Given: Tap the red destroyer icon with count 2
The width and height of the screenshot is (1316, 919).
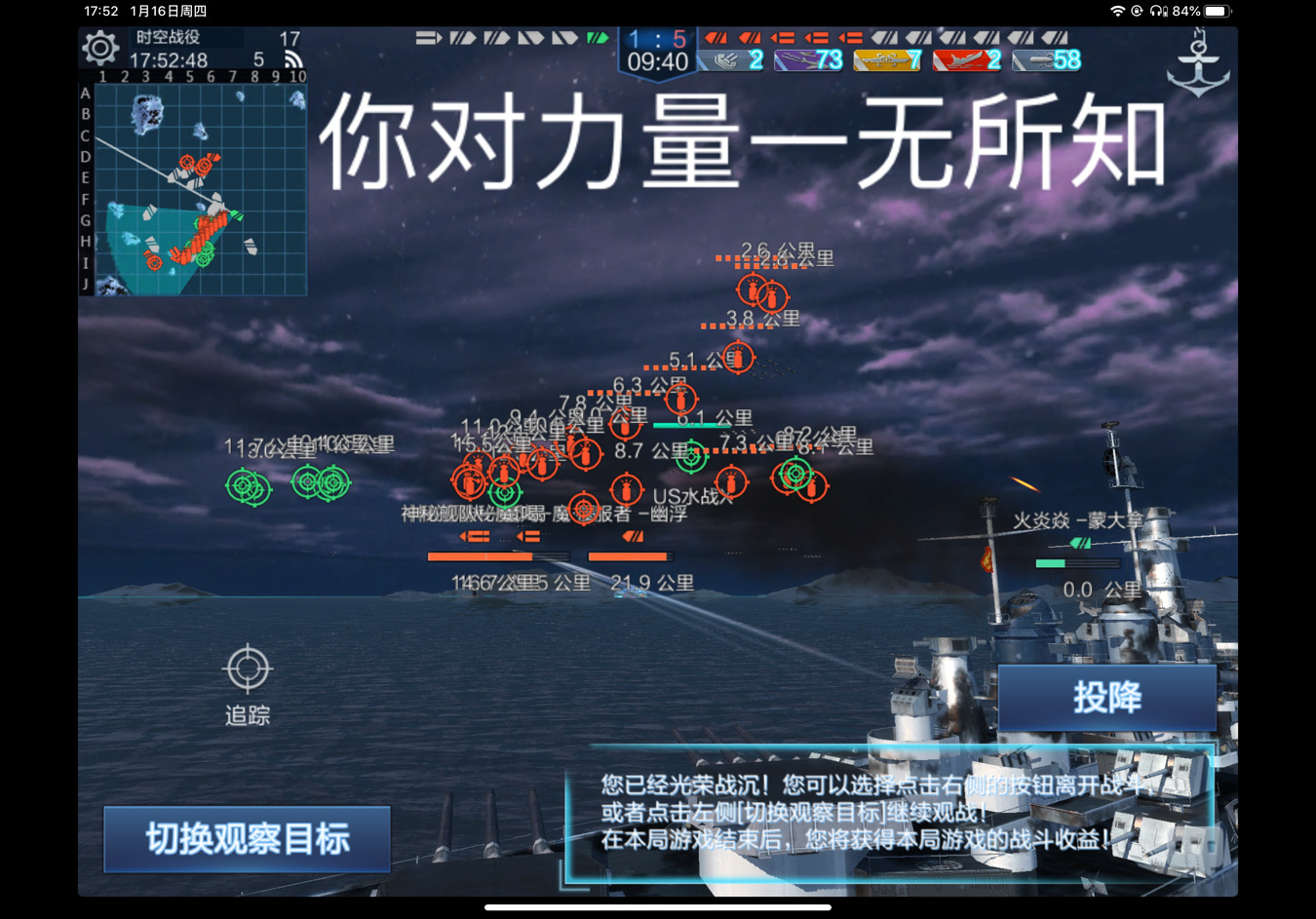Looking at the screenshot, I should tap(967, 60).
